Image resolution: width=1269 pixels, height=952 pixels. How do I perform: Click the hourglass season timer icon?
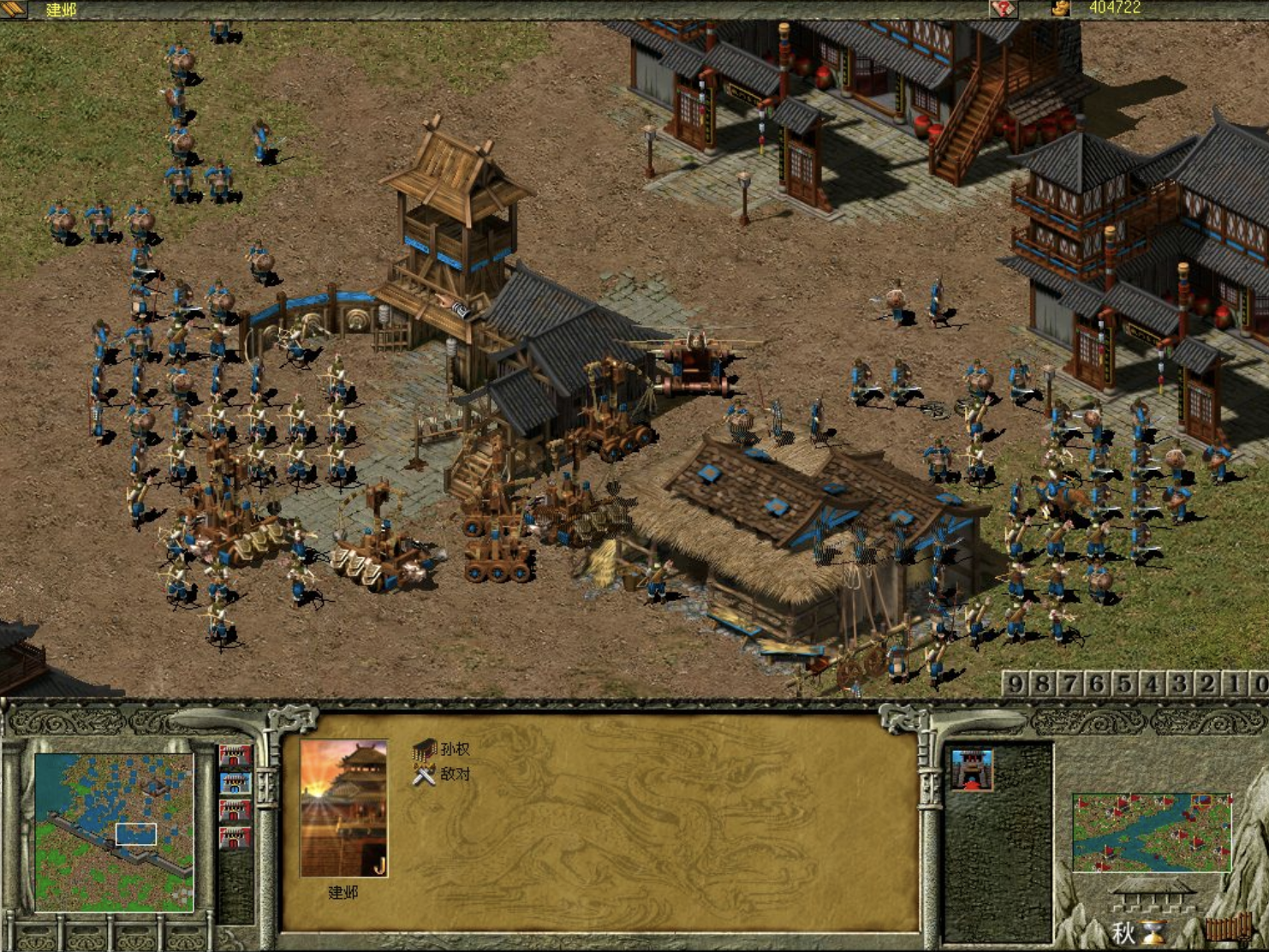(1158, 932)
